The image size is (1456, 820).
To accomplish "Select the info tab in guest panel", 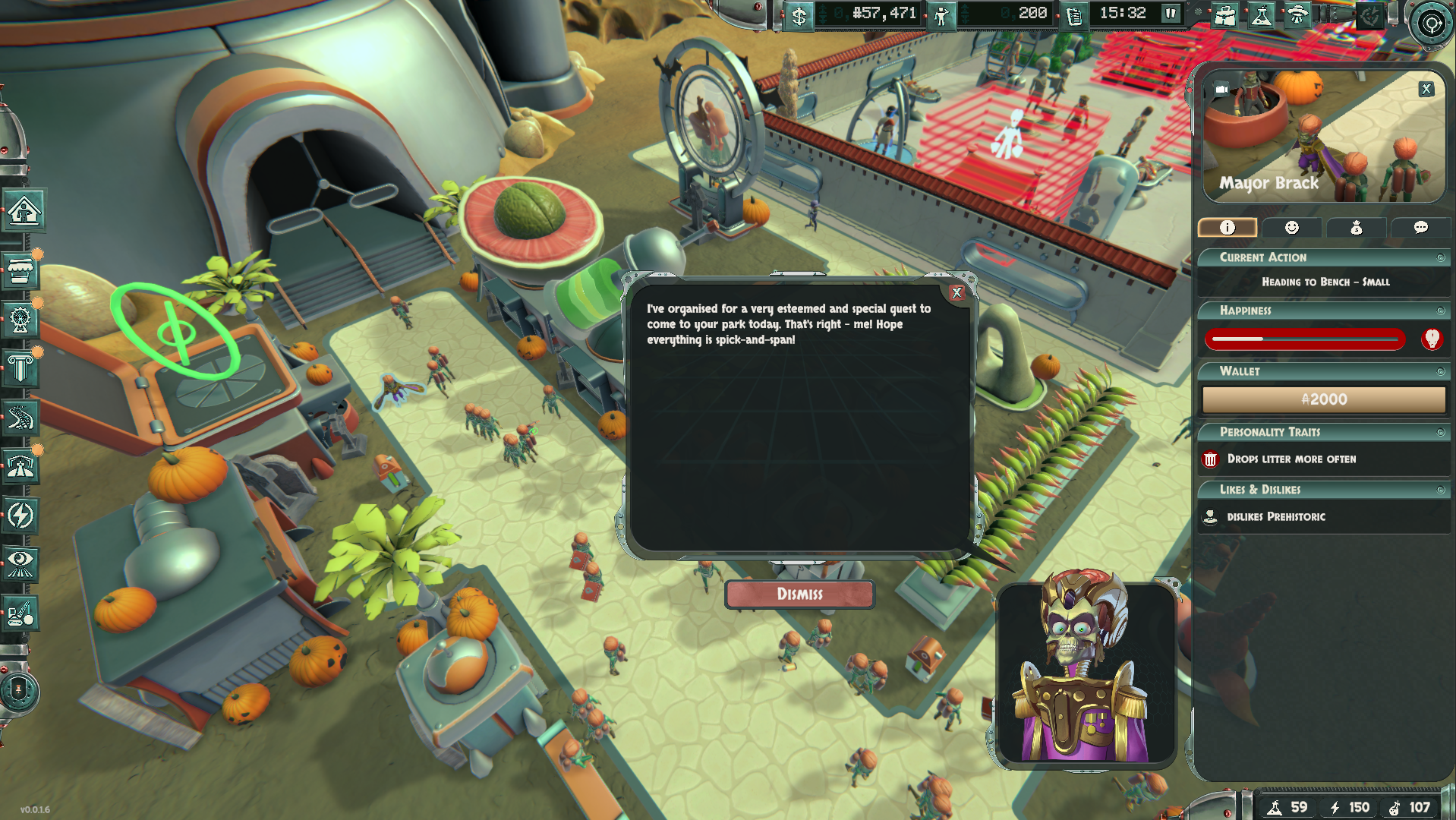I will [1228, 227].
